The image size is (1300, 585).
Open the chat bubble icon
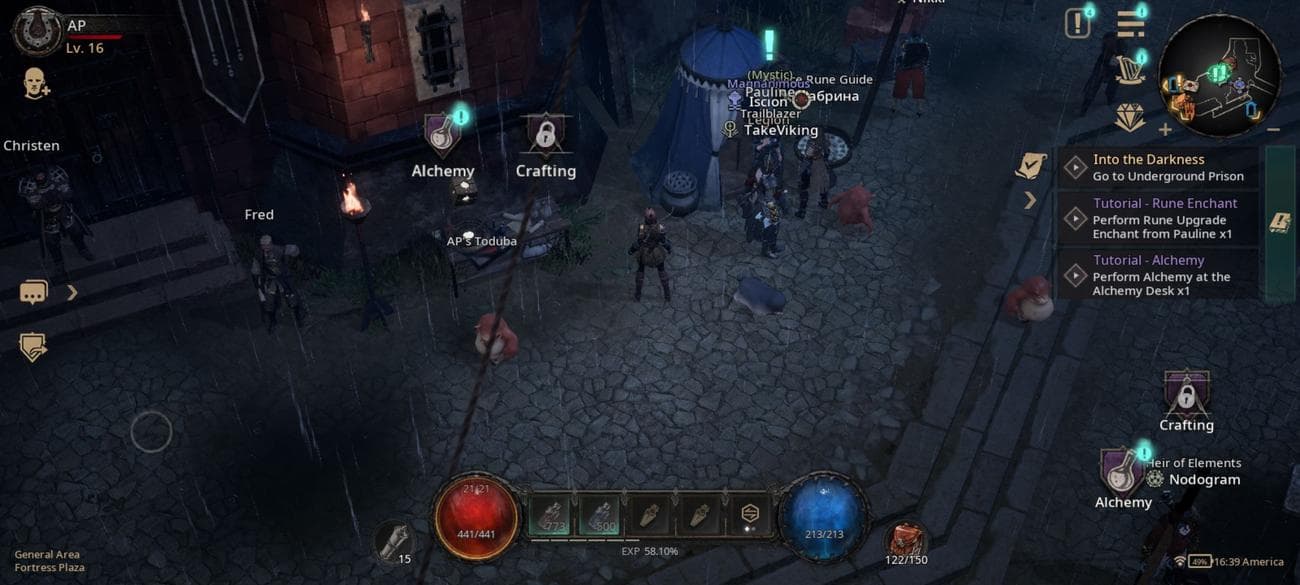coord(33,292)
